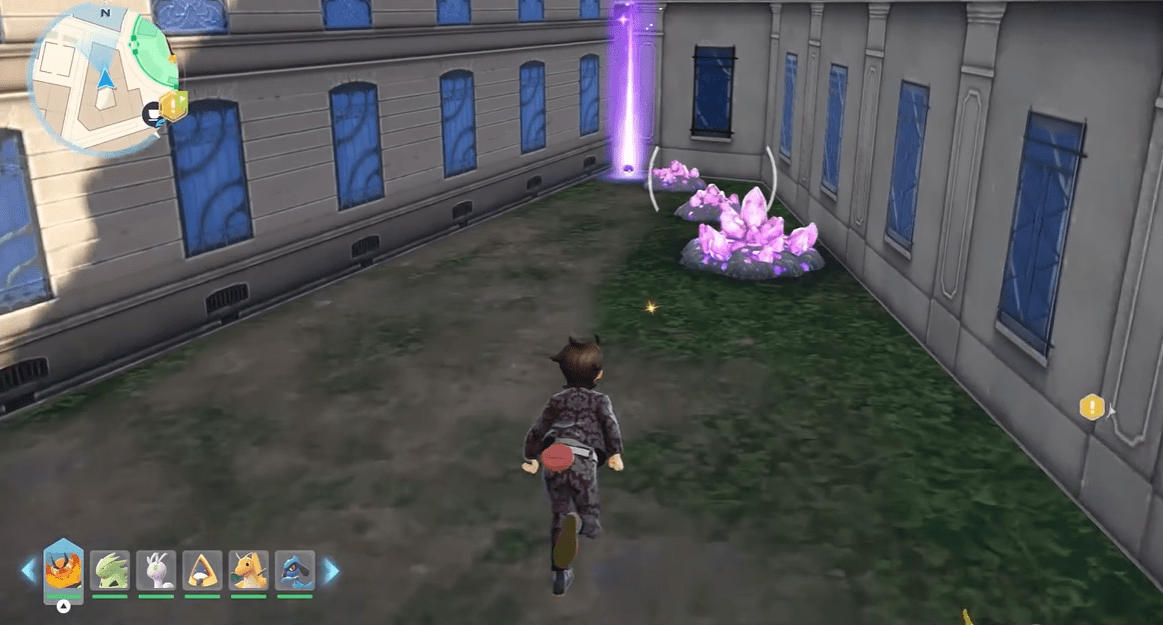Select the yellow triangular Snorunt party slot
Image resolution: width=1163 pixels, height=625 pixels.
point(202,570)
